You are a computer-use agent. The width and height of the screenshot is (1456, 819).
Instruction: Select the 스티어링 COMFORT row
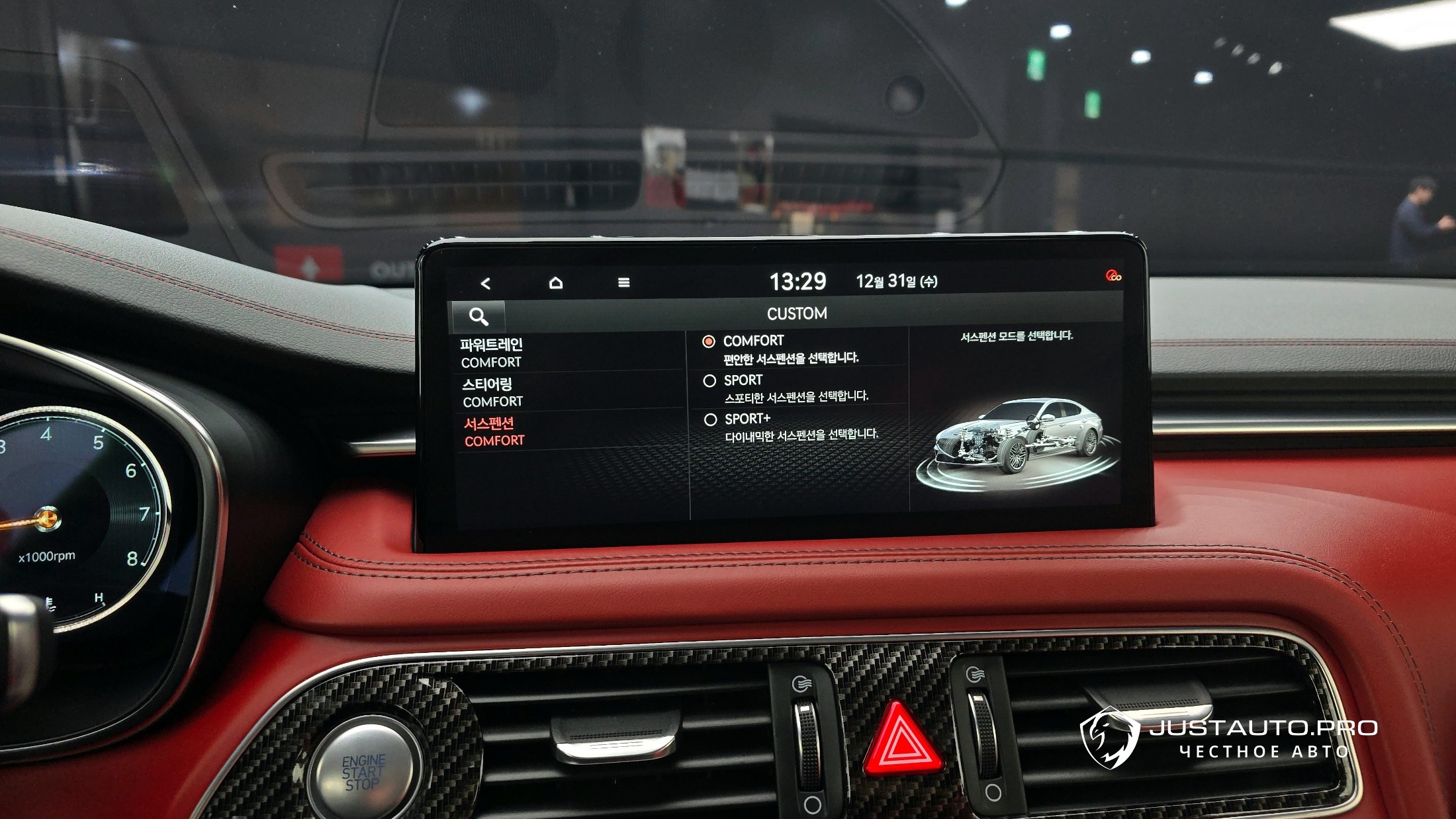569,392
